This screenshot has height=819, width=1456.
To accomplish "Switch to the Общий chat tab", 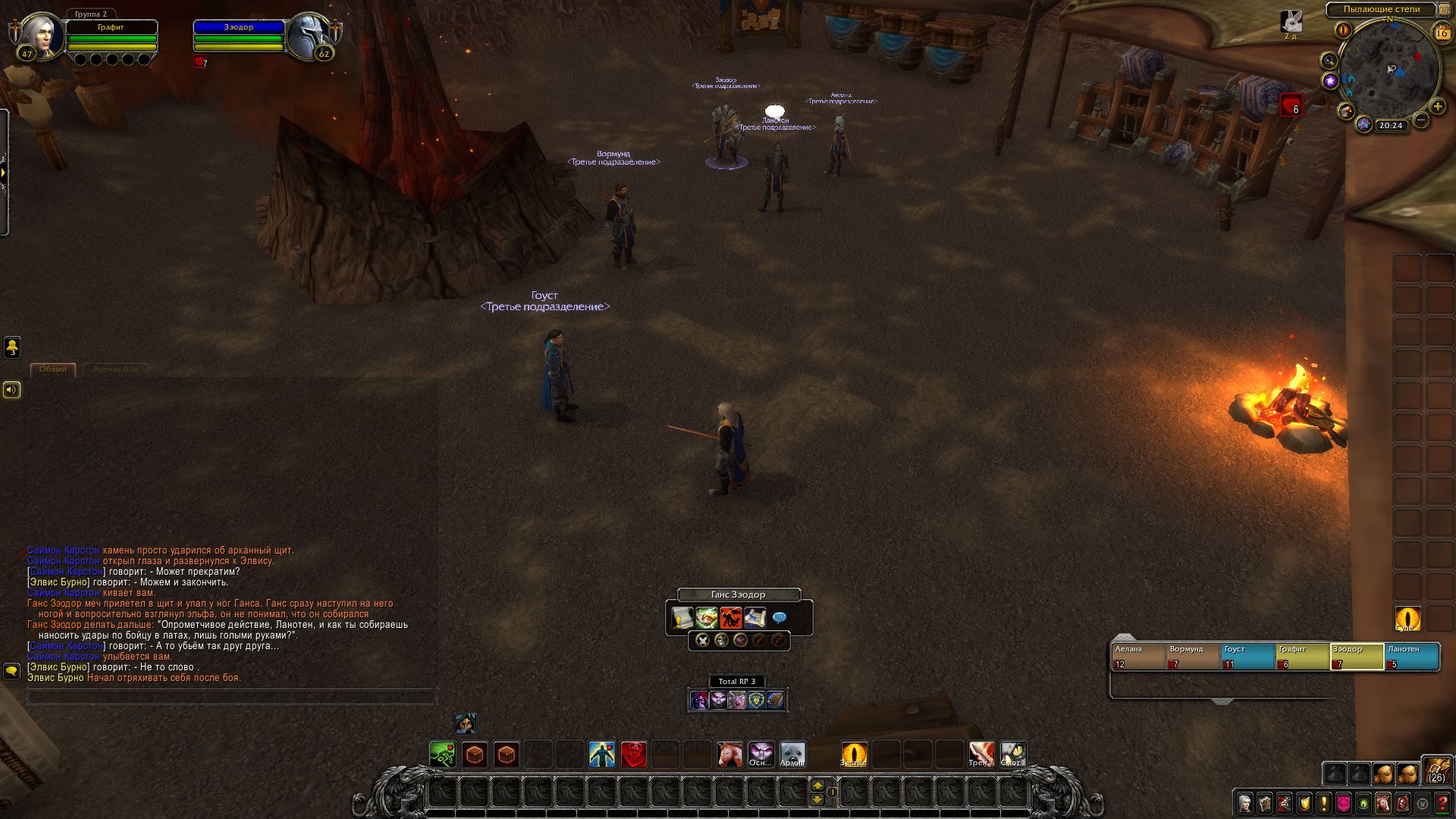I will [x=53, y=369].
